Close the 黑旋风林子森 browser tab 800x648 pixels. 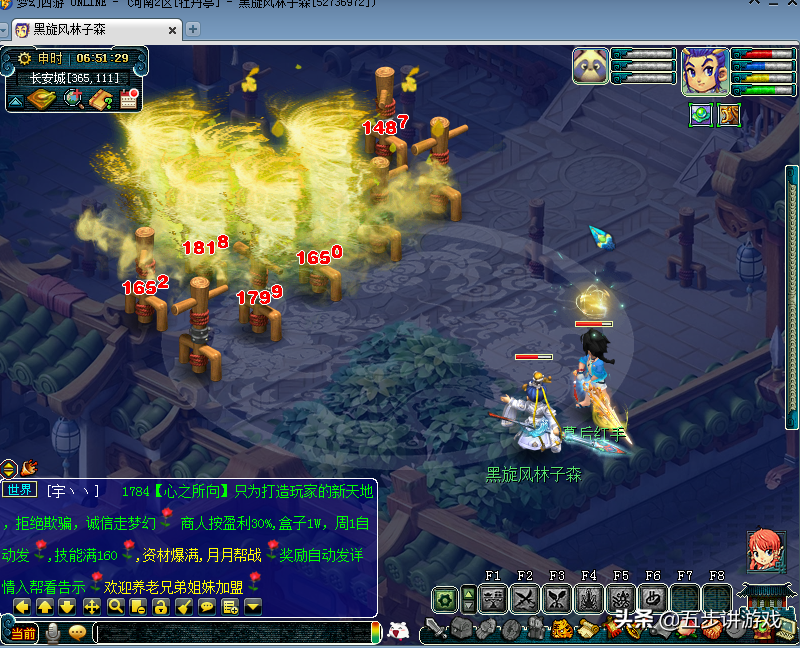tap(172, 29)
